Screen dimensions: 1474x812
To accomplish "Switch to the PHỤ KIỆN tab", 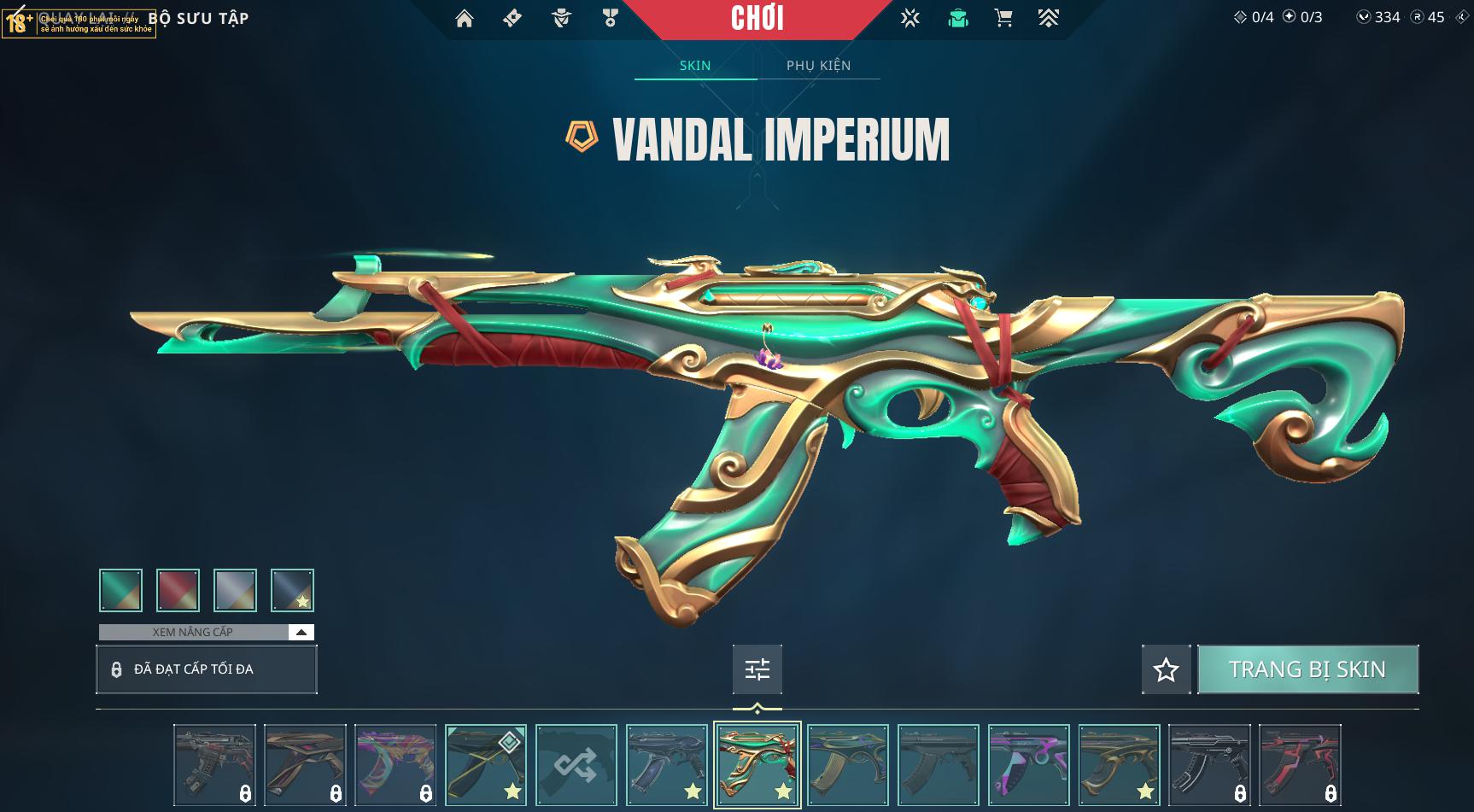I will click(x=818, y=66).
